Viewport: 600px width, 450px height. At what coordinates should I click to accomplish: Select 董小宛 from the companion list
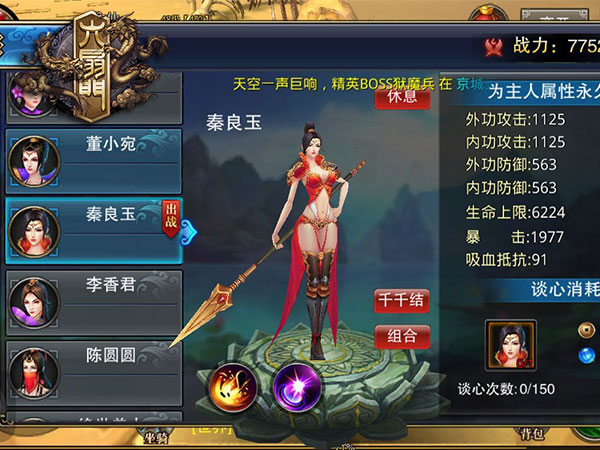click(x=94, y=156)
